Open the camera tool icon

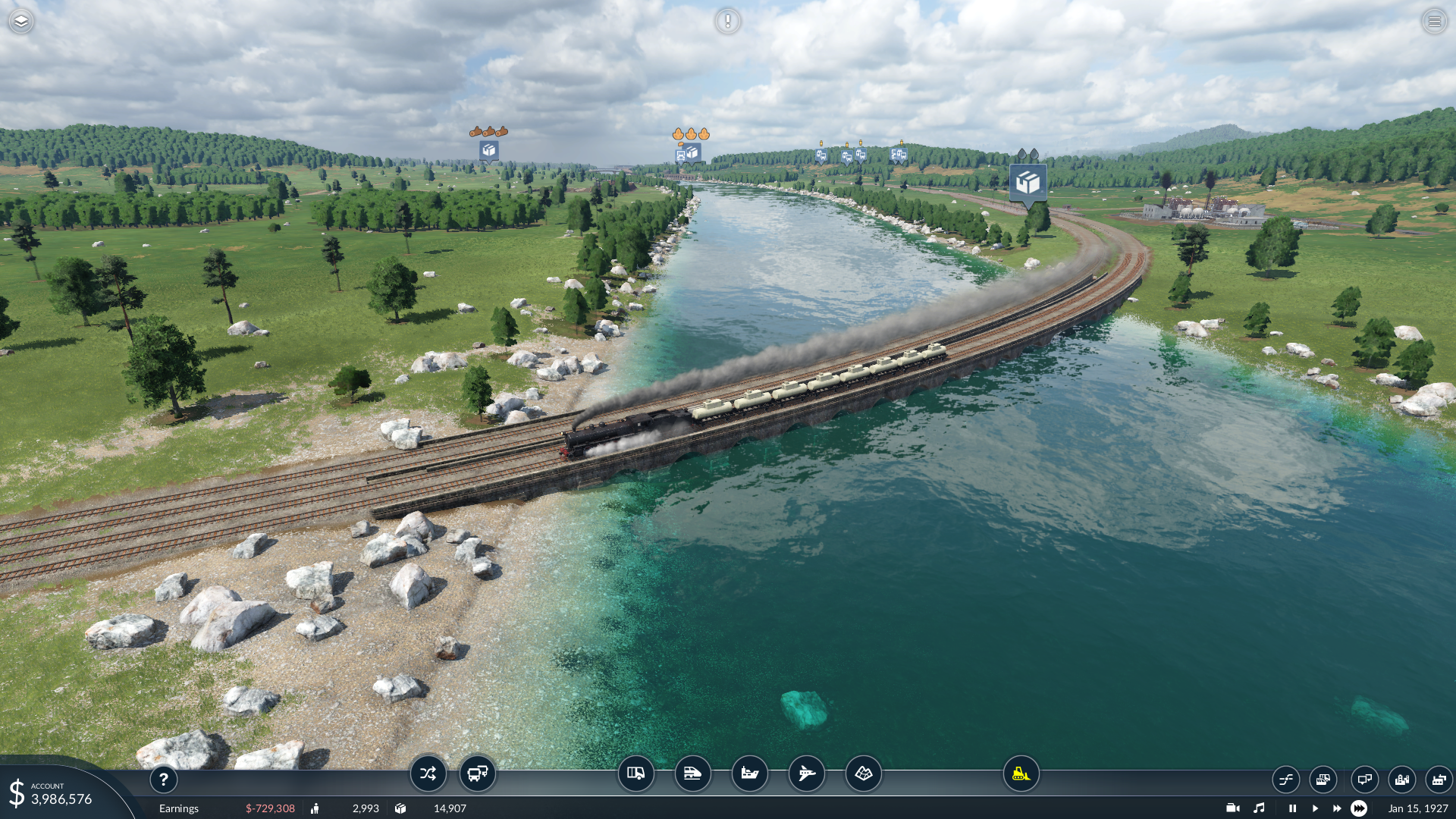1233,808
